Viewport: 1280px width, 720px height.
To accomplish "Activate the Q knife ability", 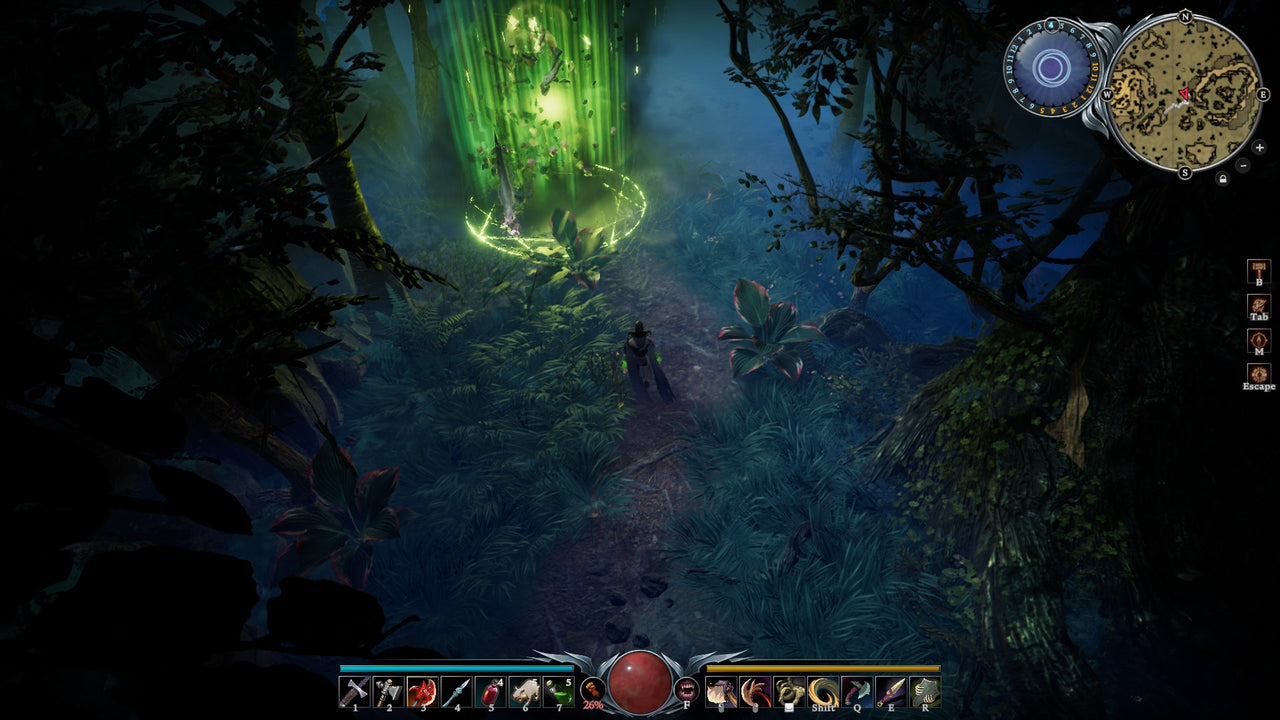I will [856, 690].
